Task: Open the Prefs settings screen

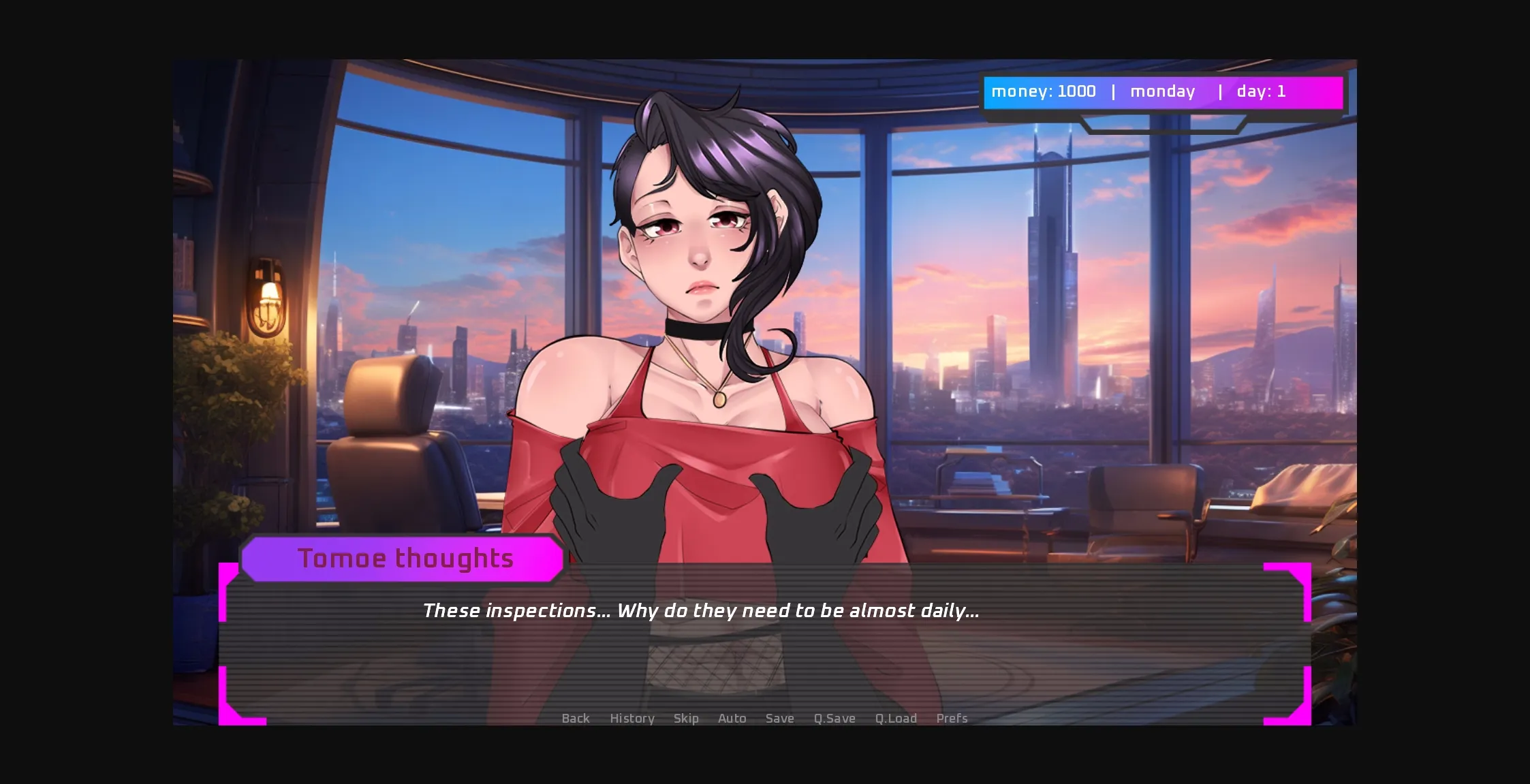Action: [x=952, y=719]
